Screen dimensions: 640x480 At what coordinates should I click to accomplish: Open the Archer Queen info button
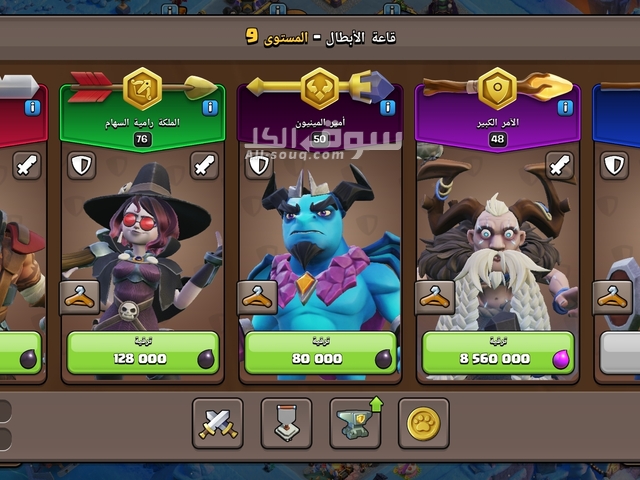click(210, 107)
